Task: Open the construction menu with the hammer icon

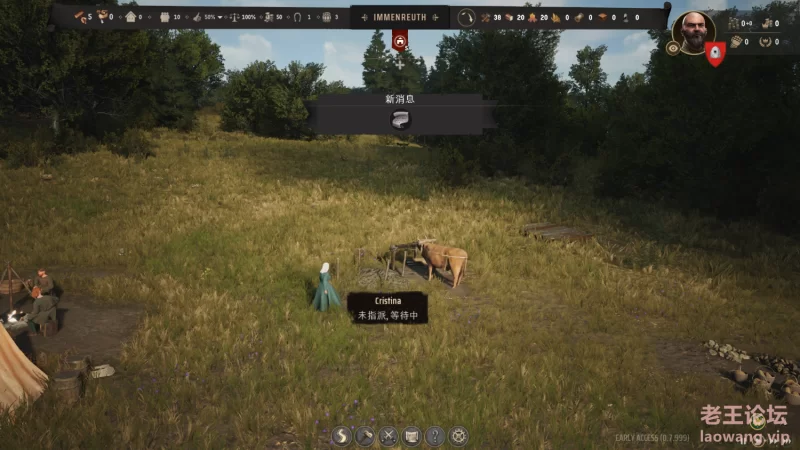Action: click(x=365, y=436)
